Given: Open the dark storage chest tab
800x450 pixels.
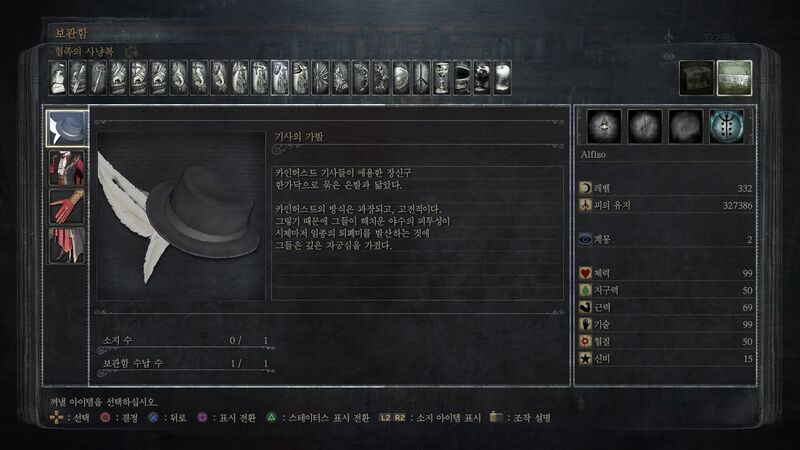Looking at the screenshot, I should pos(697,78).
